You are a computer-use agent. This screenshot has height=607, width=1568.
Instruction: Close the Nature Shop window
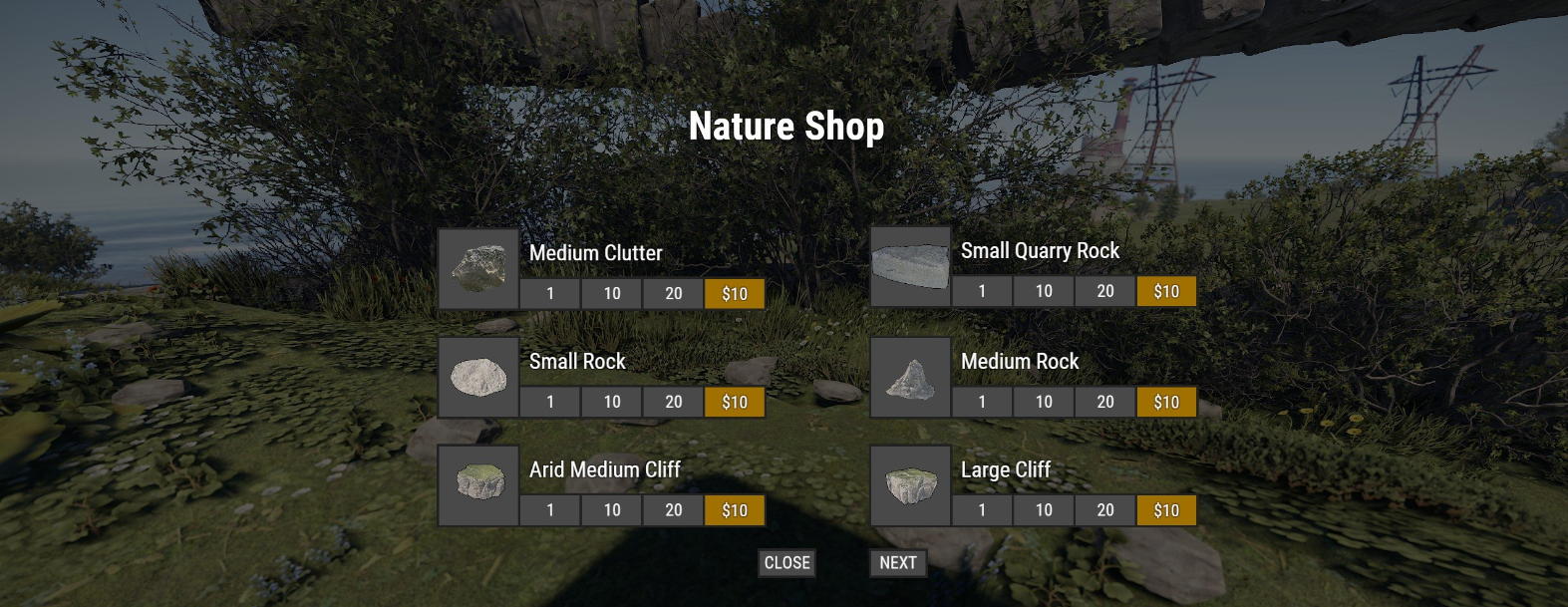click(x=786, y=563)
